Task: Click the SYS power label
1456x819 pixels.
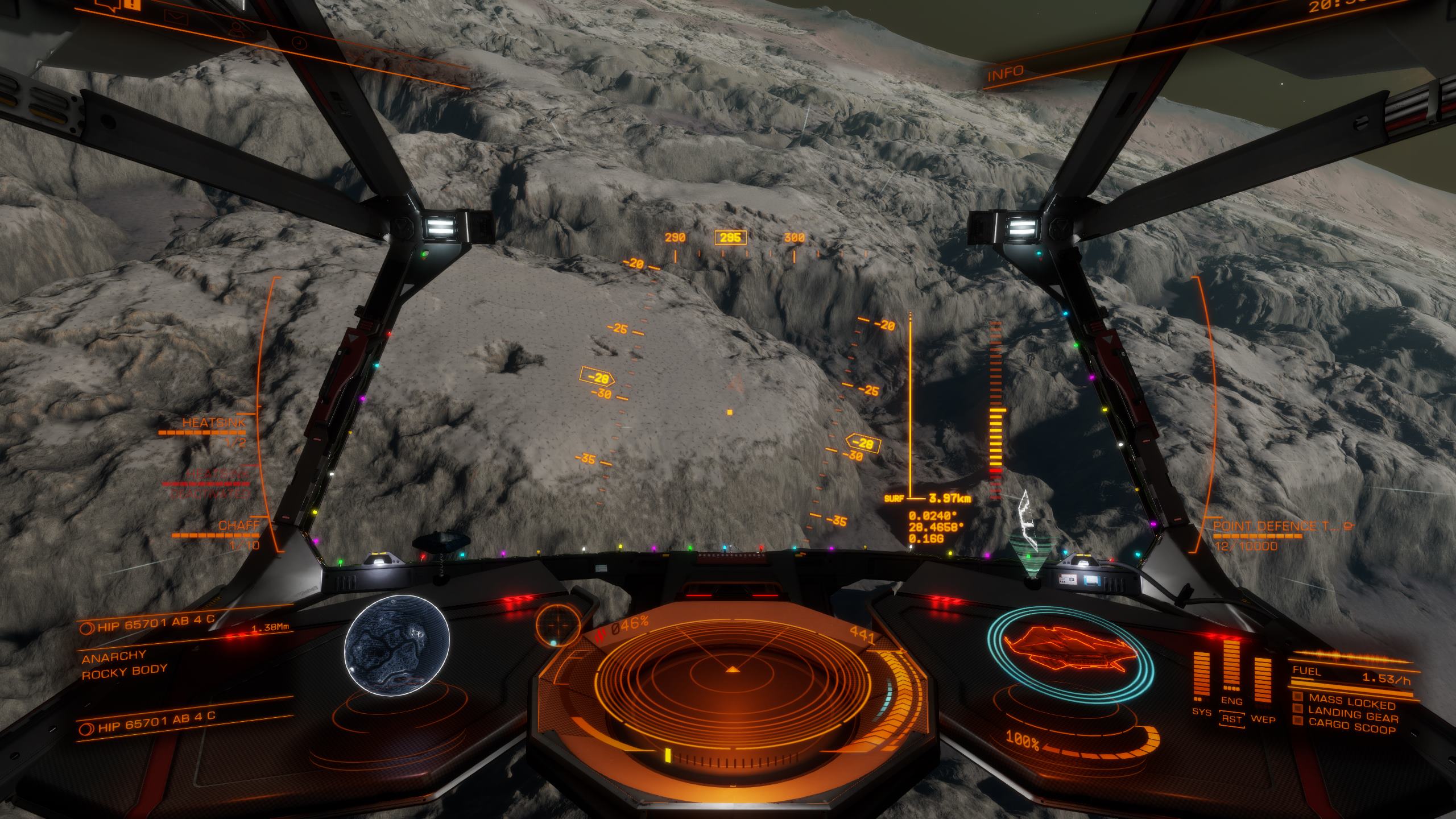Action: pos(1201,712)
